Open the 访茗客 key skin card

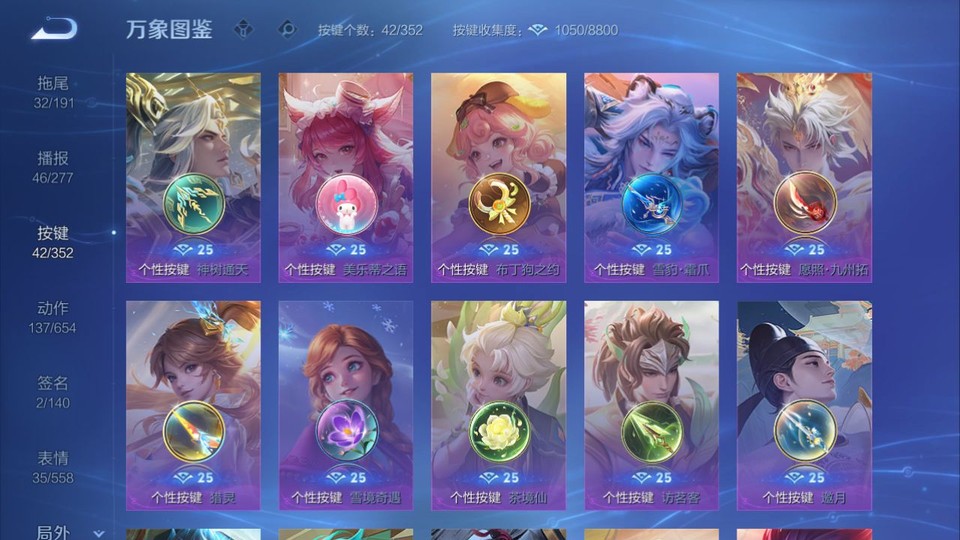651,405
